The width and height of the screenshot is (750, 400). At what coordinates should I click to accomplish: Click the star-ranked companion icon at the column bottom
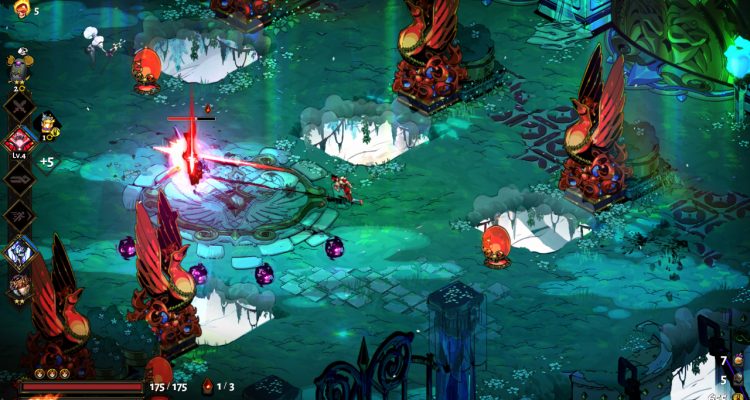(20, 286)
